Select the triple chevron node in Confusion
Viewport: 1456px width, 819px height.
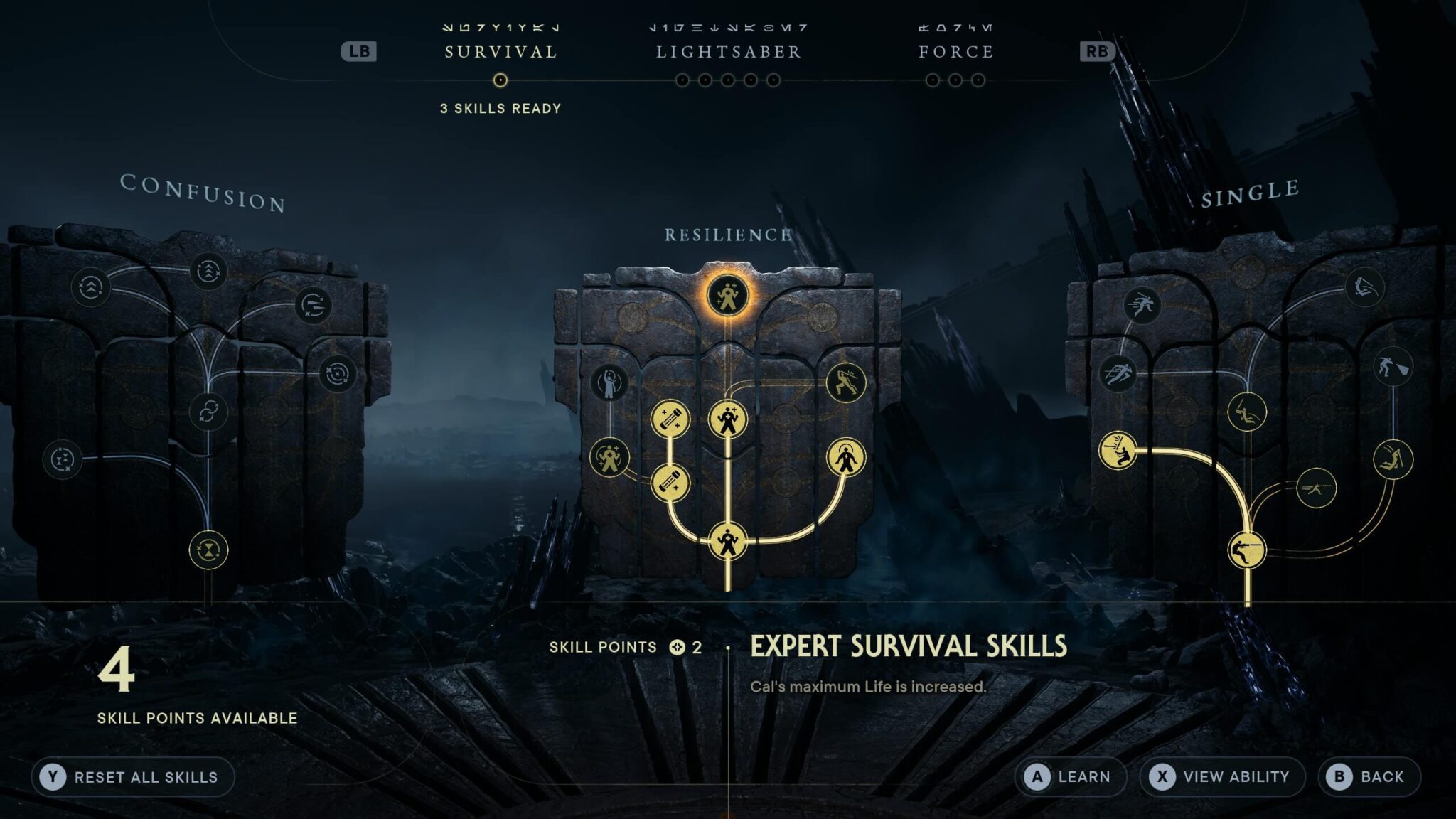(x=208, y=271)
